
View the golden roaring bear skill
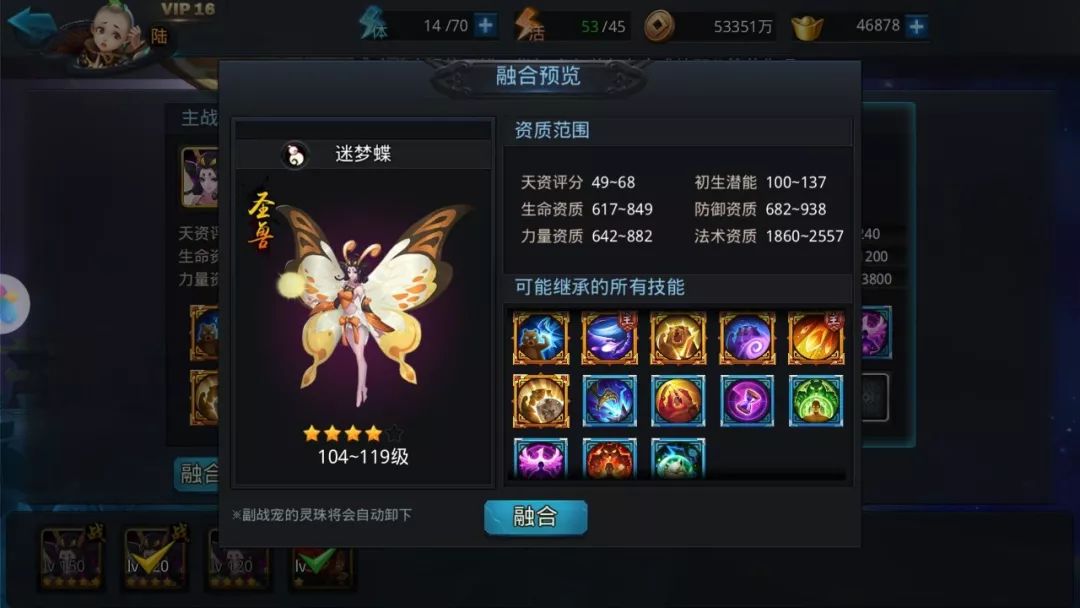(678, 338)
